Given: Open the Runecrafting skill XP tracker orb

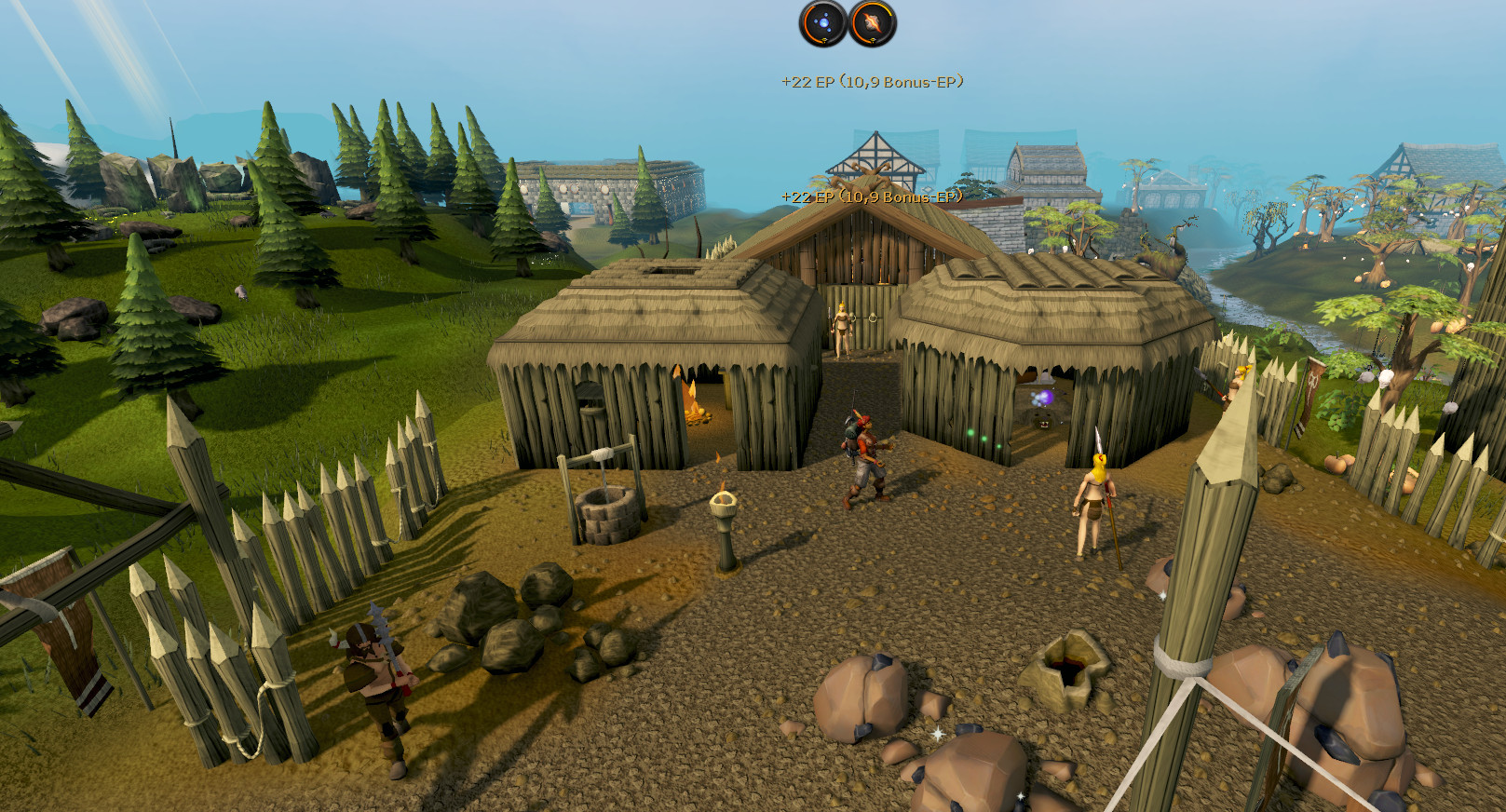Looking at the screenshot, I should point(872,23).
